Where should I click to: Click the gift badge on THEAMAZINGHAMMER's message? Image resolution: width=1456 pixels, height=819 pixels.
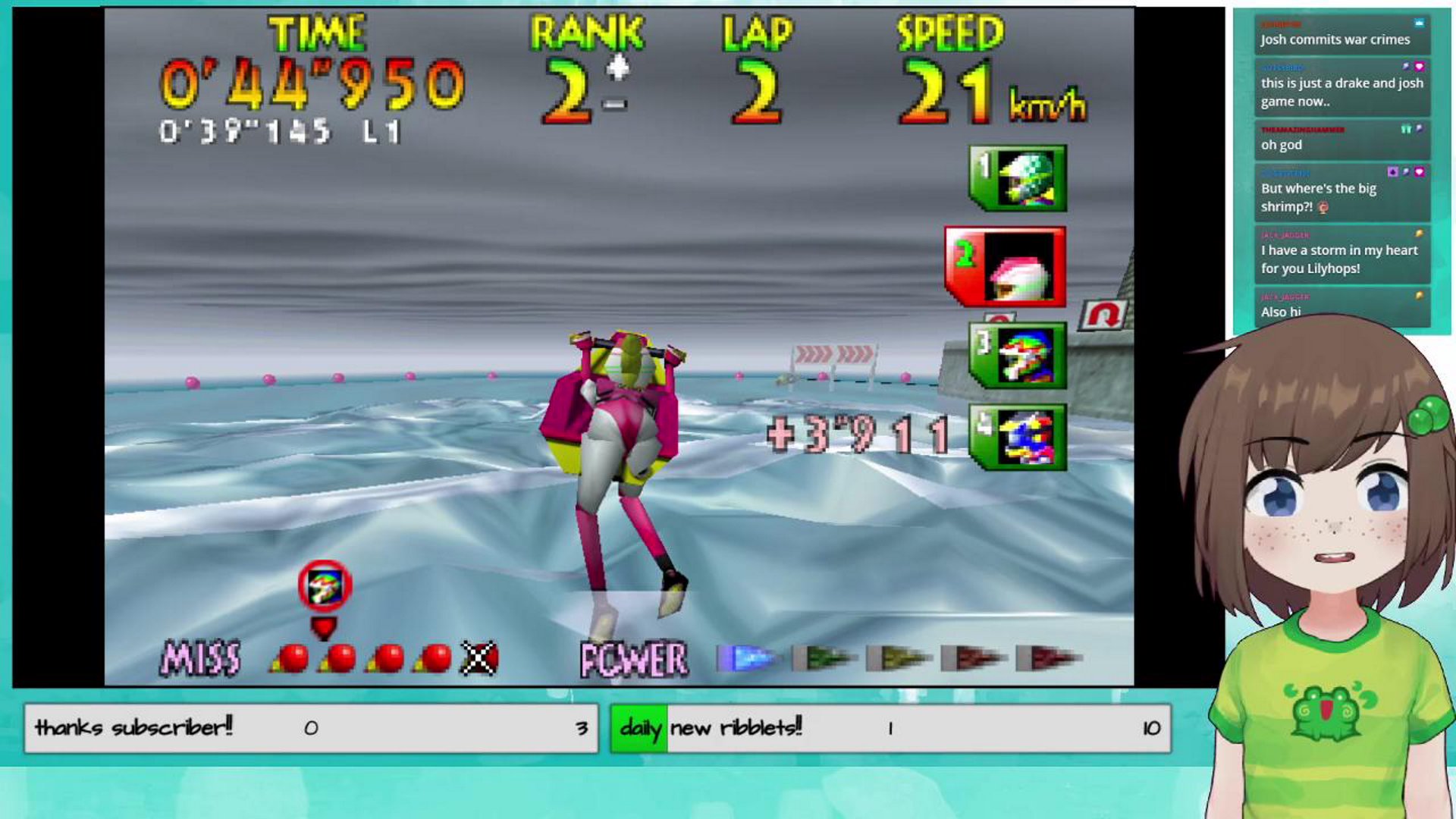(x=1407, y=127)
